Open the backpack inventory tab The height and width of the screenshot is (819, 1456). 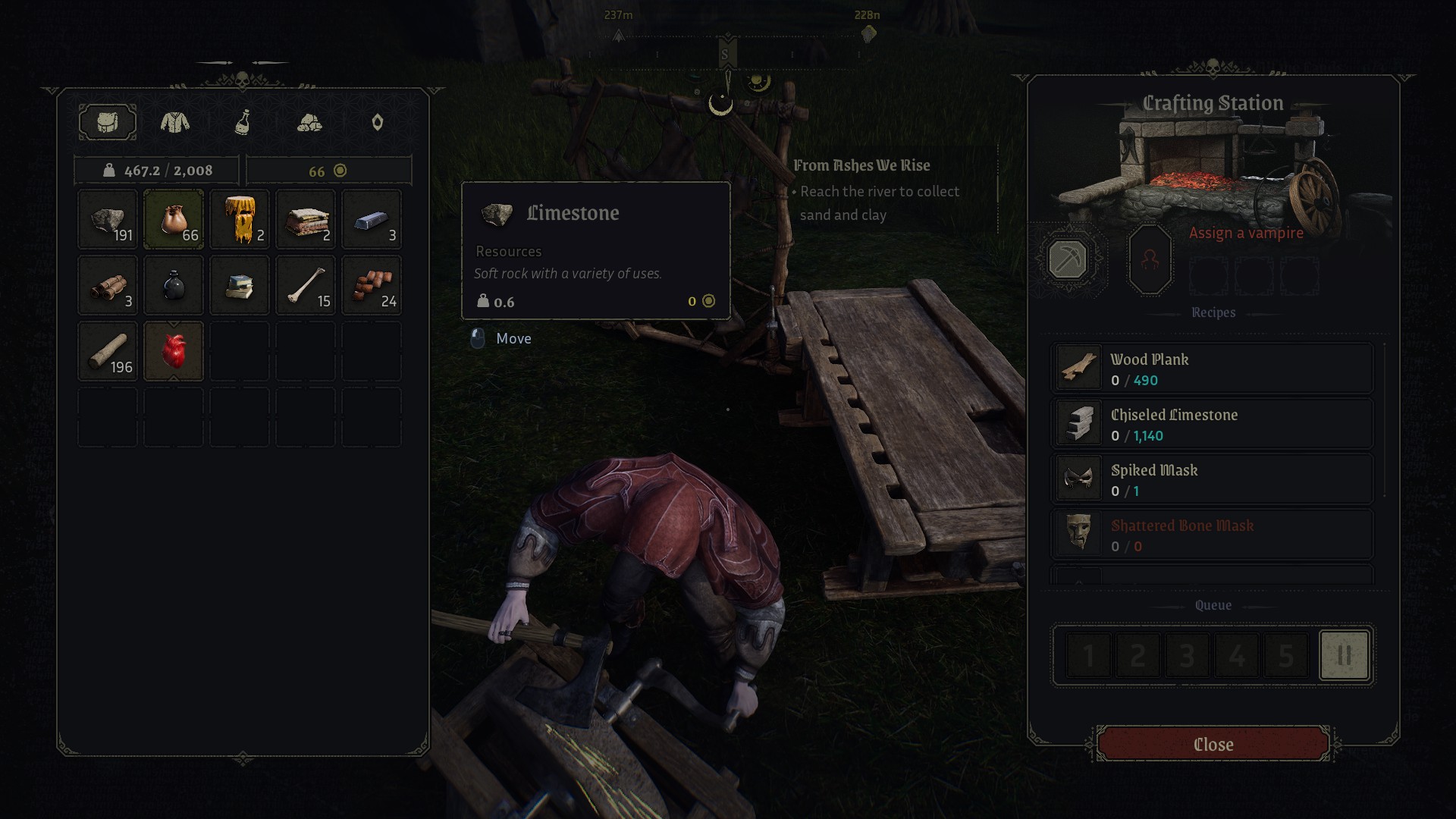[x=108, y=122]
